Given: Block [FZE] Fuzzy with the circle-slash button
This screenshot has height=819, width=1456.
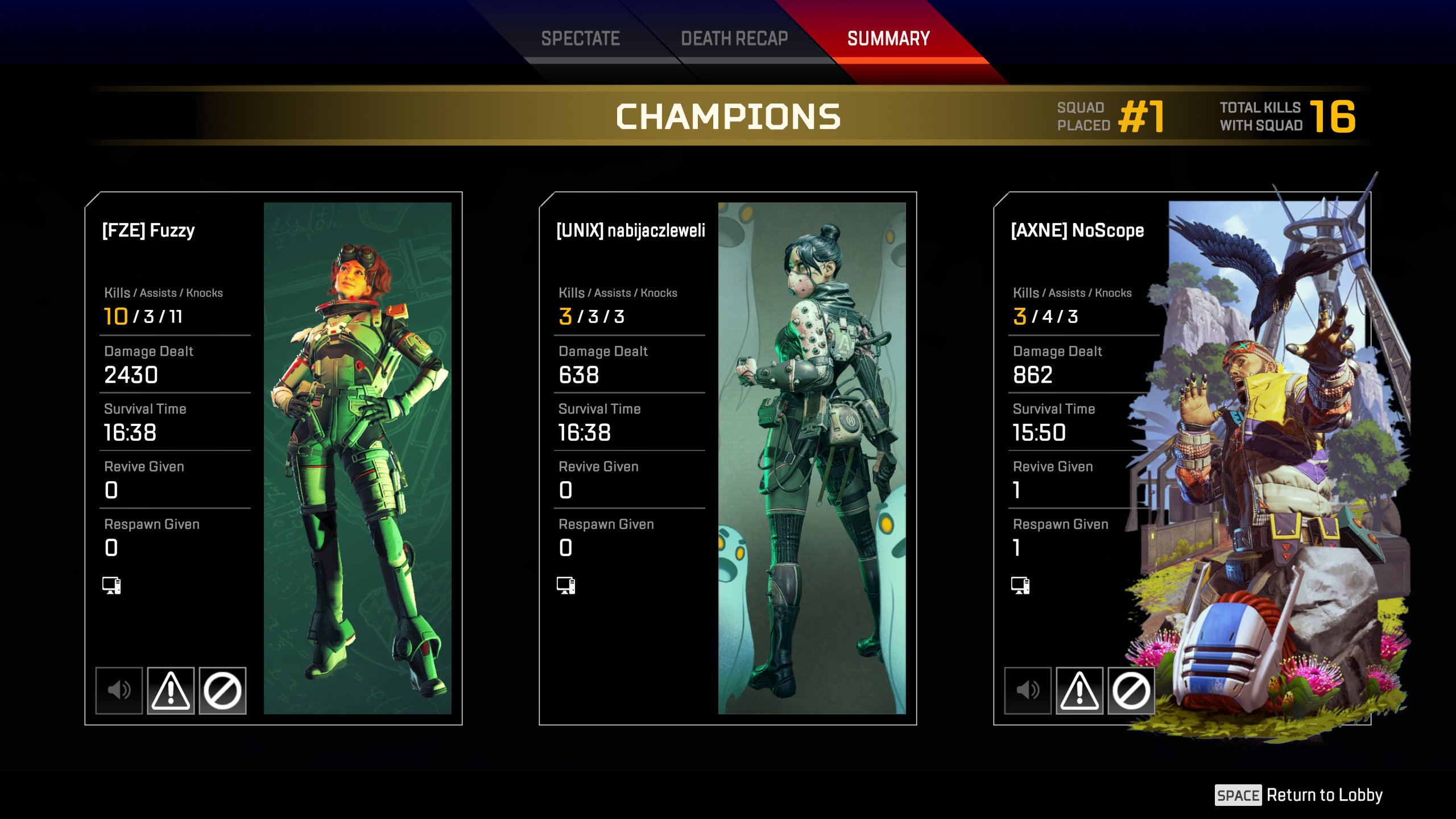Looking at the screenshot, I should pyautogui.click(x=222, y=690).
